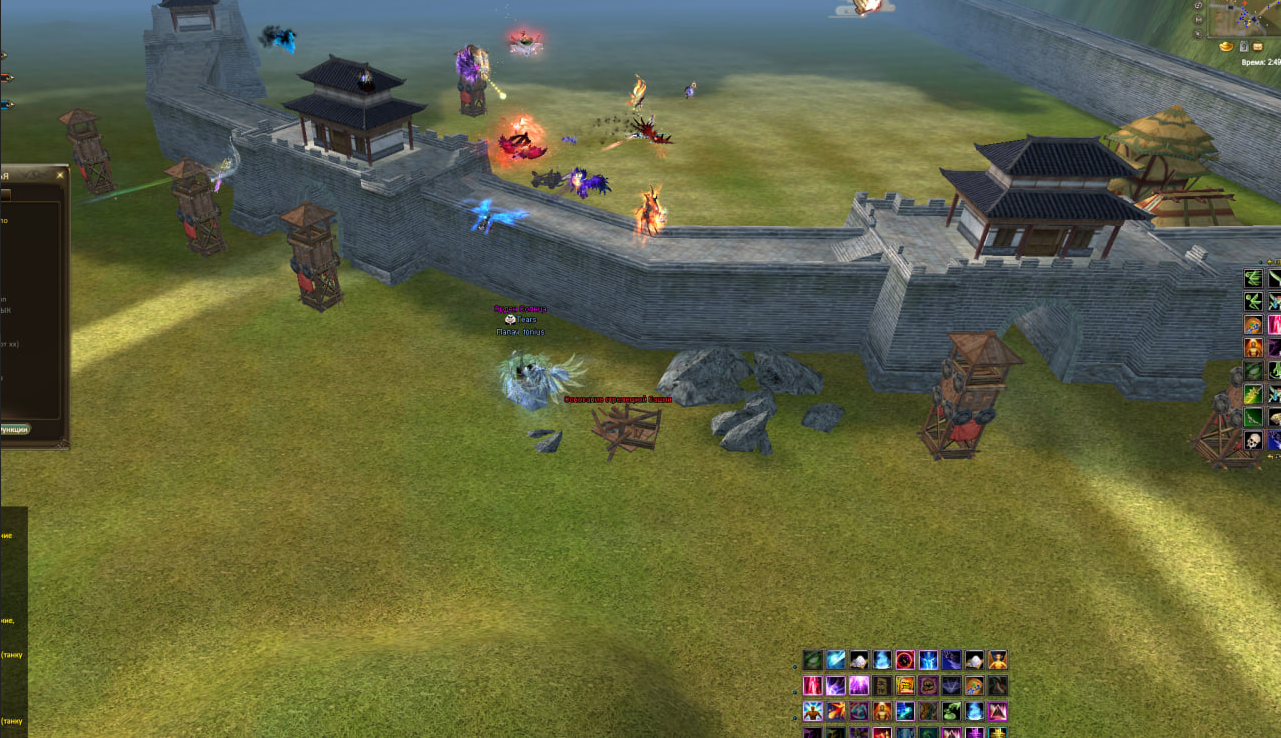
Task: Click the green 'Функции' button
Action: 14,429
